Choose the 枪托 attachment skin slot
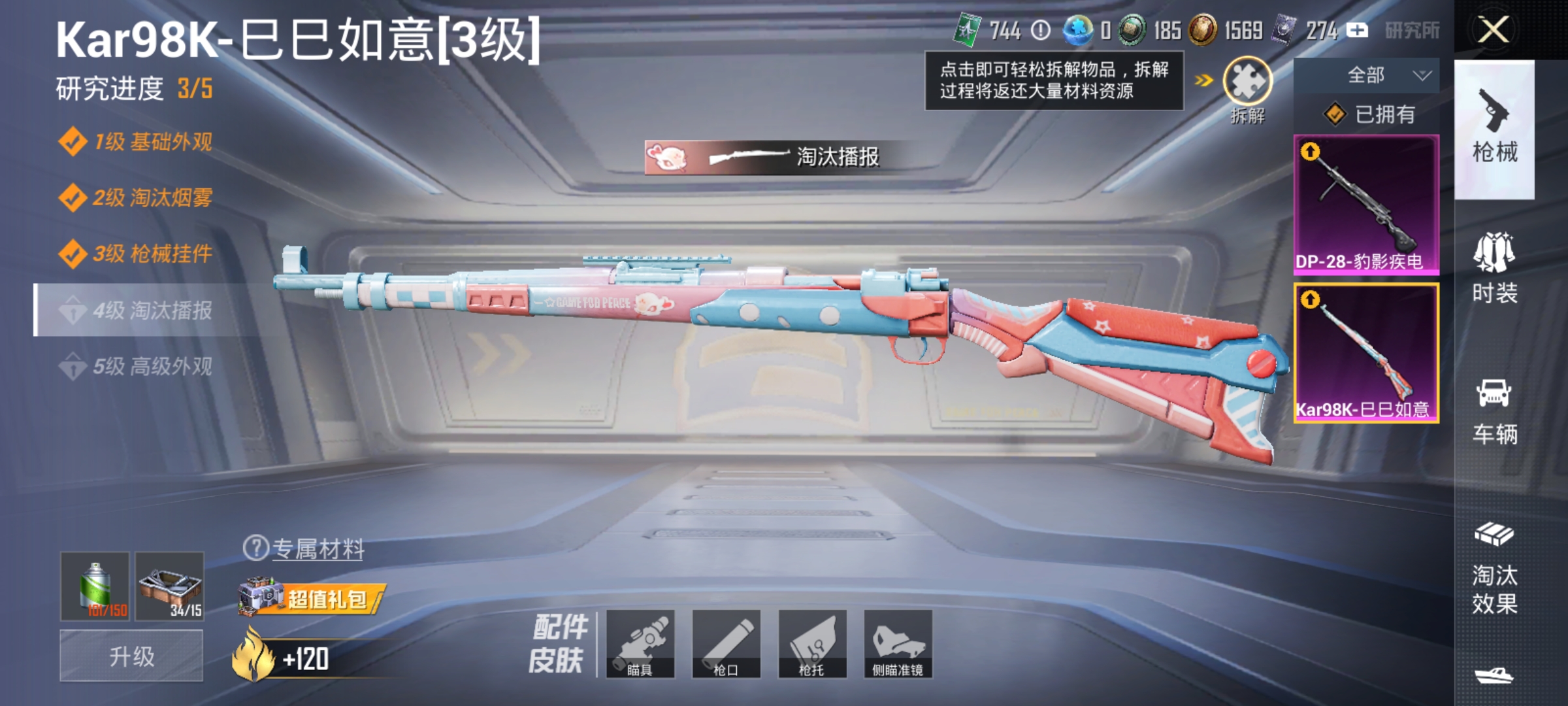Image resolution: width=1568 pixels, height=706 pixels. (812, 643)
